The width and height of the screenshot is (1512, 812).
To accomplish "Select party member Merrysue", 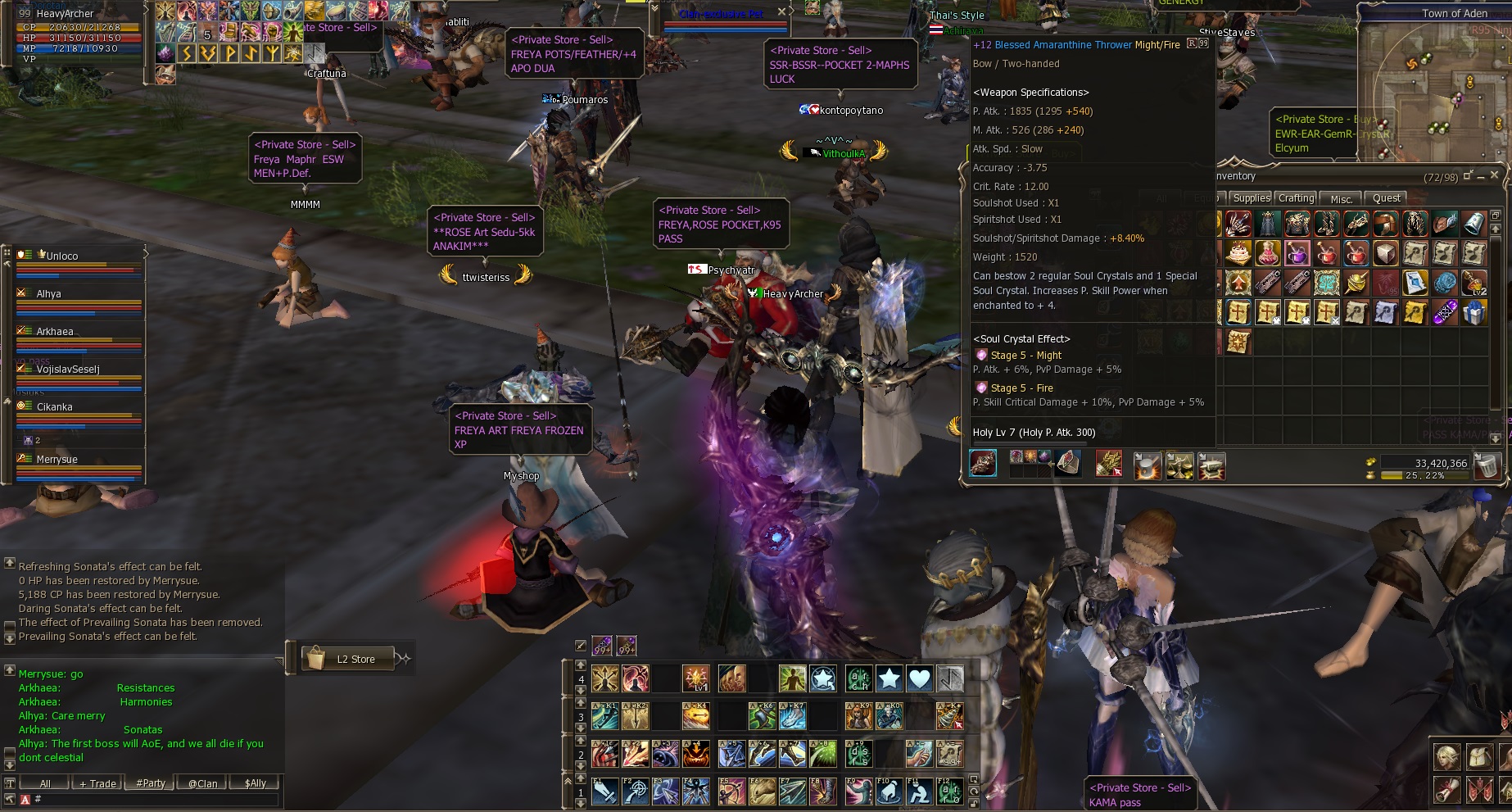I will (57, 460).
